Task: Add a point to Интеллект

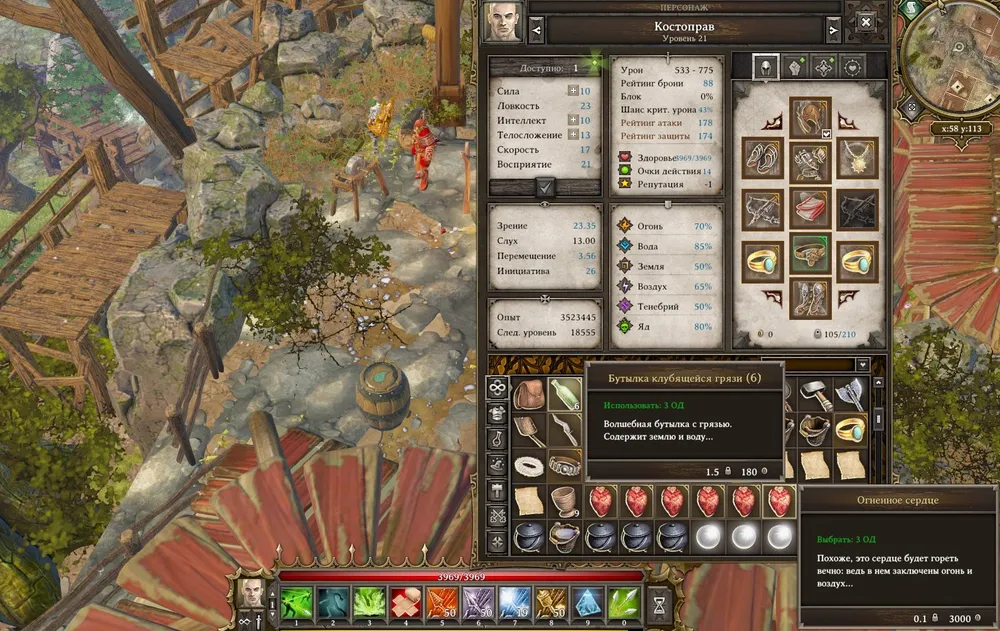Action: click(573, 120)
